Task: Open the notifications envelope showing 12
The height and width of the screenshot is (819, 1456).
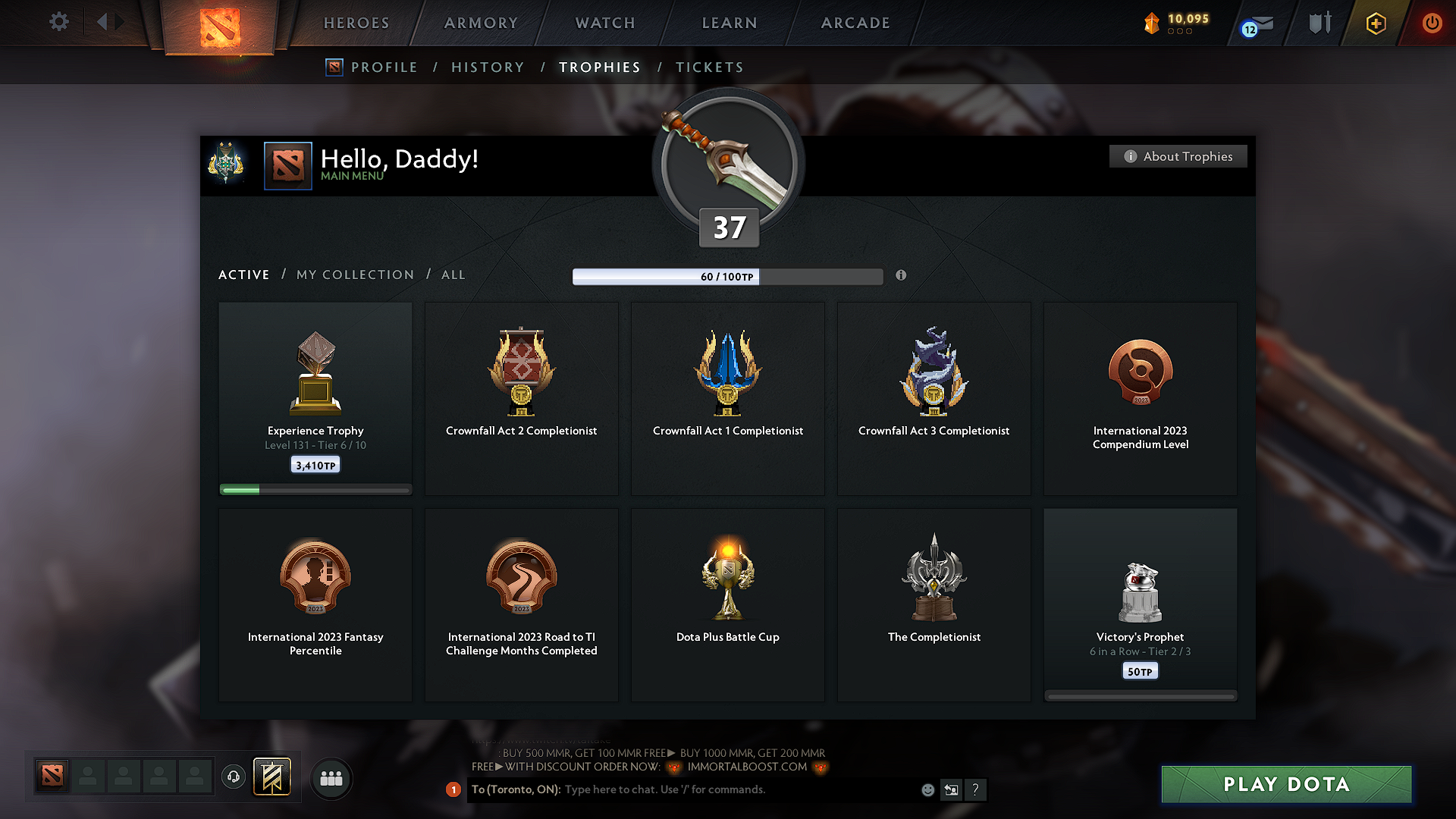Action: point(1255,23)
